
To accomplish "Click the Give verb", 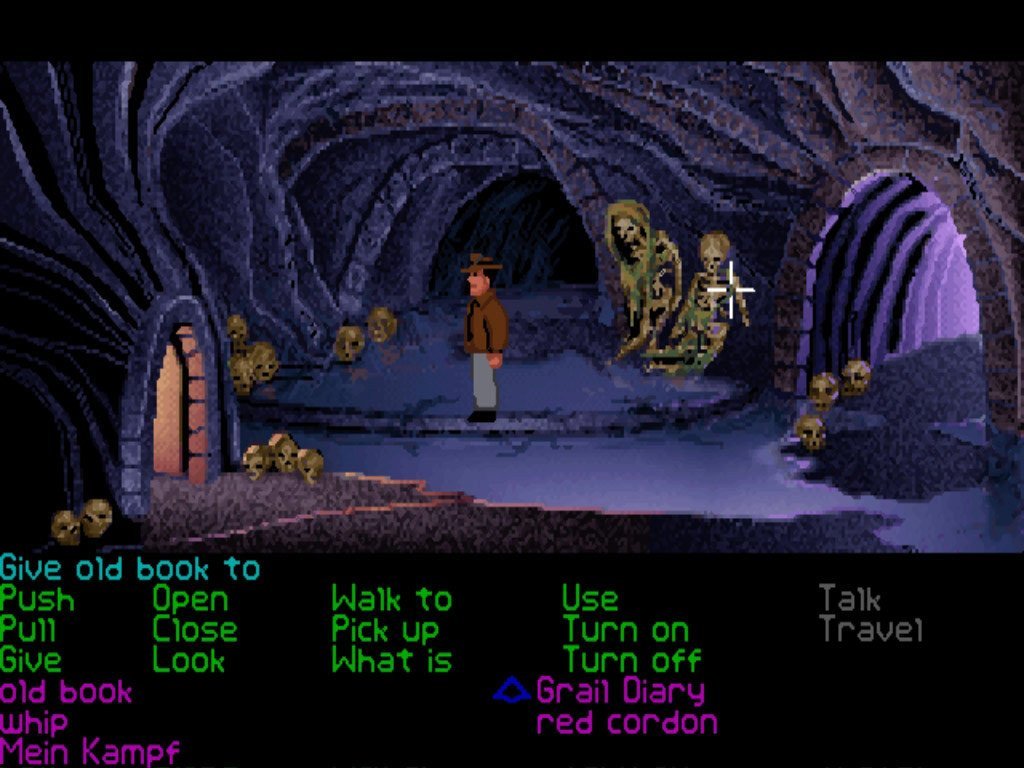I will (31, 660).
